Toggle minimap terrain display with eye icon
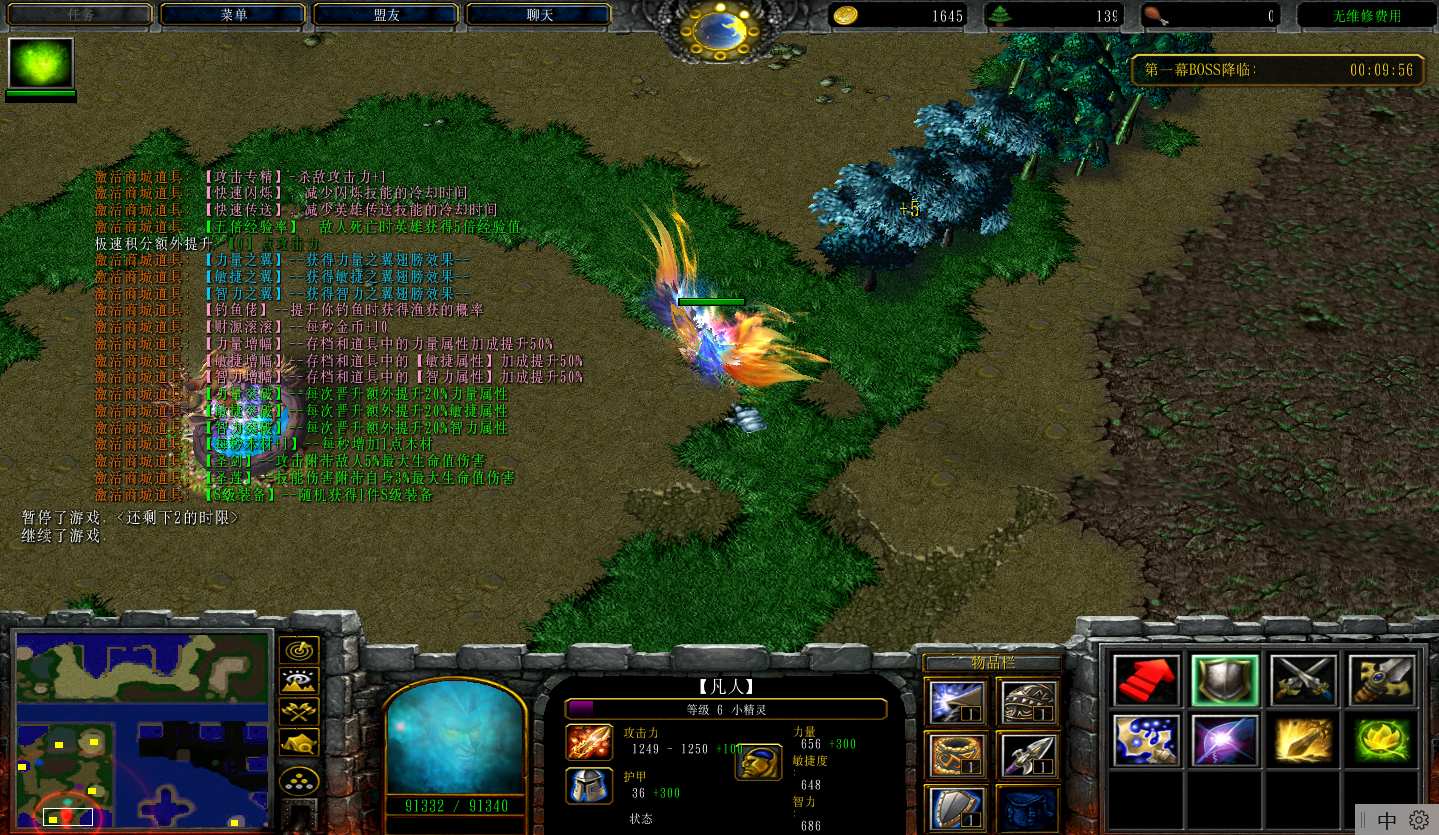Screen dimensions: 1439x835 (x=299, y=681)
